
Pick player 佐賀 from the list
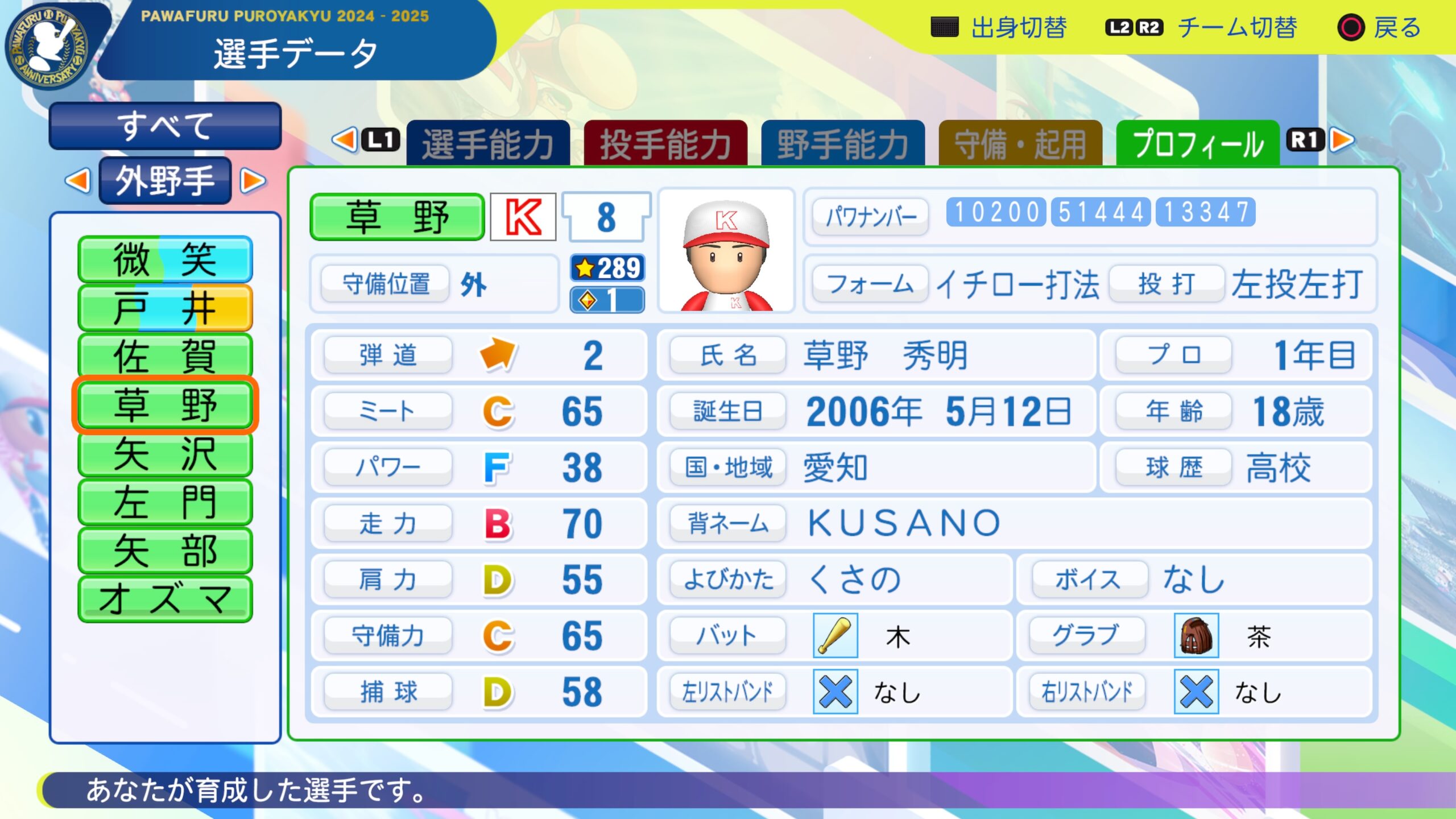[165, 357]
